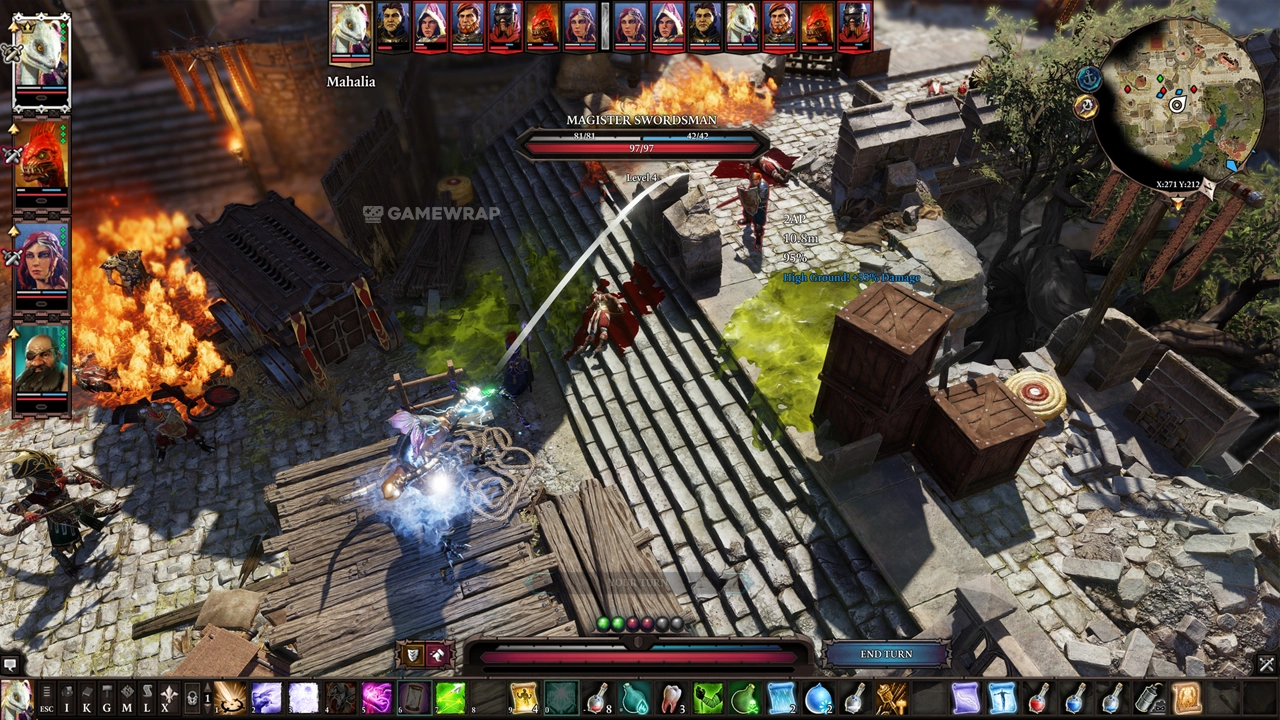Open the ESC game menu button
Viewport: 1280px width, 720px height.
(x=47, y=699)
